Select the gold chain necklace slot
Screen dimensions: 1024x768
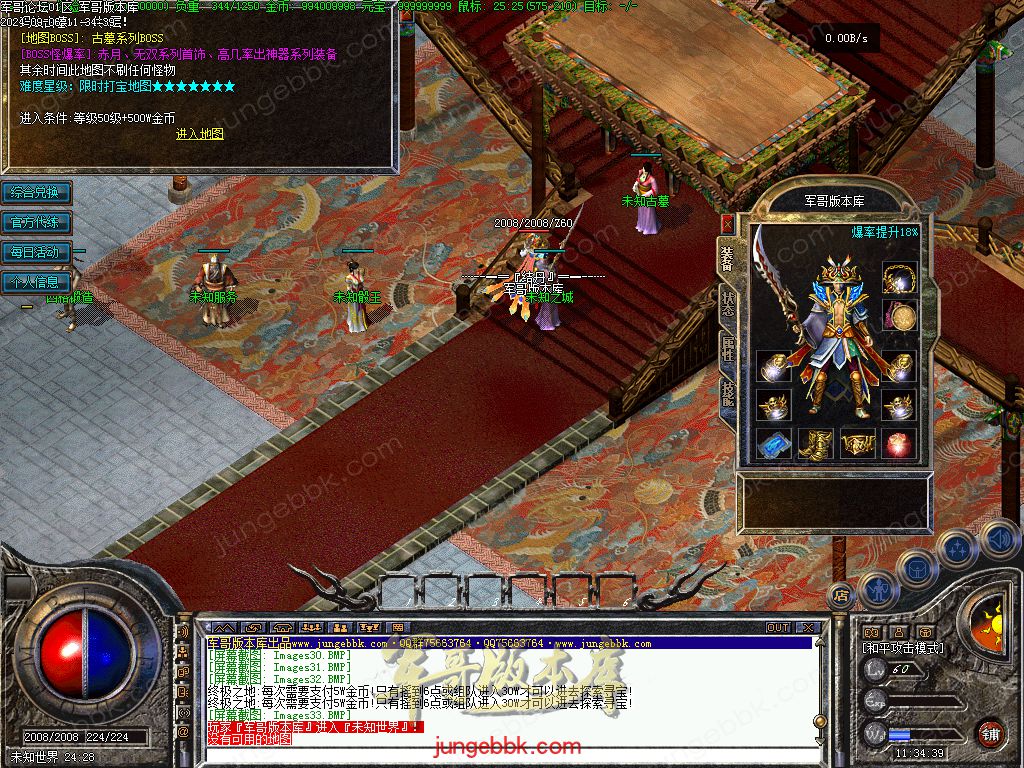900,278
